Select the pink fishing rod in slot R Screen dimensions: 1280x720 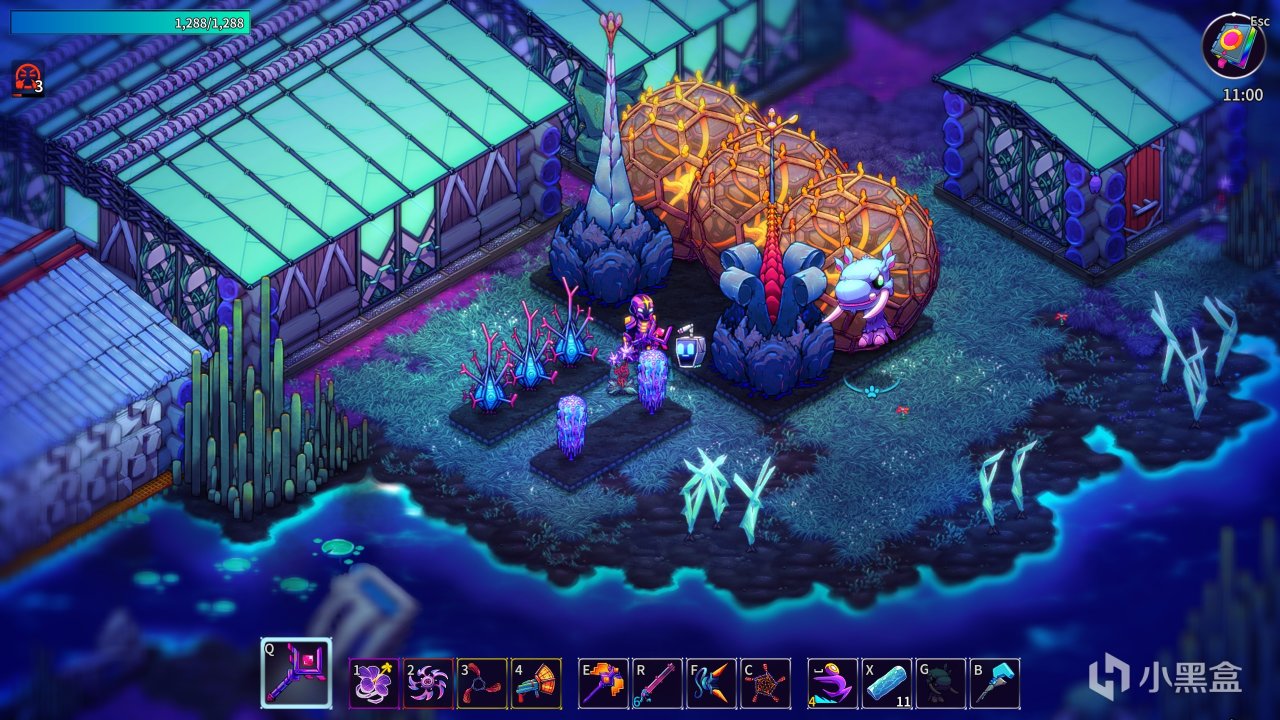657,683
